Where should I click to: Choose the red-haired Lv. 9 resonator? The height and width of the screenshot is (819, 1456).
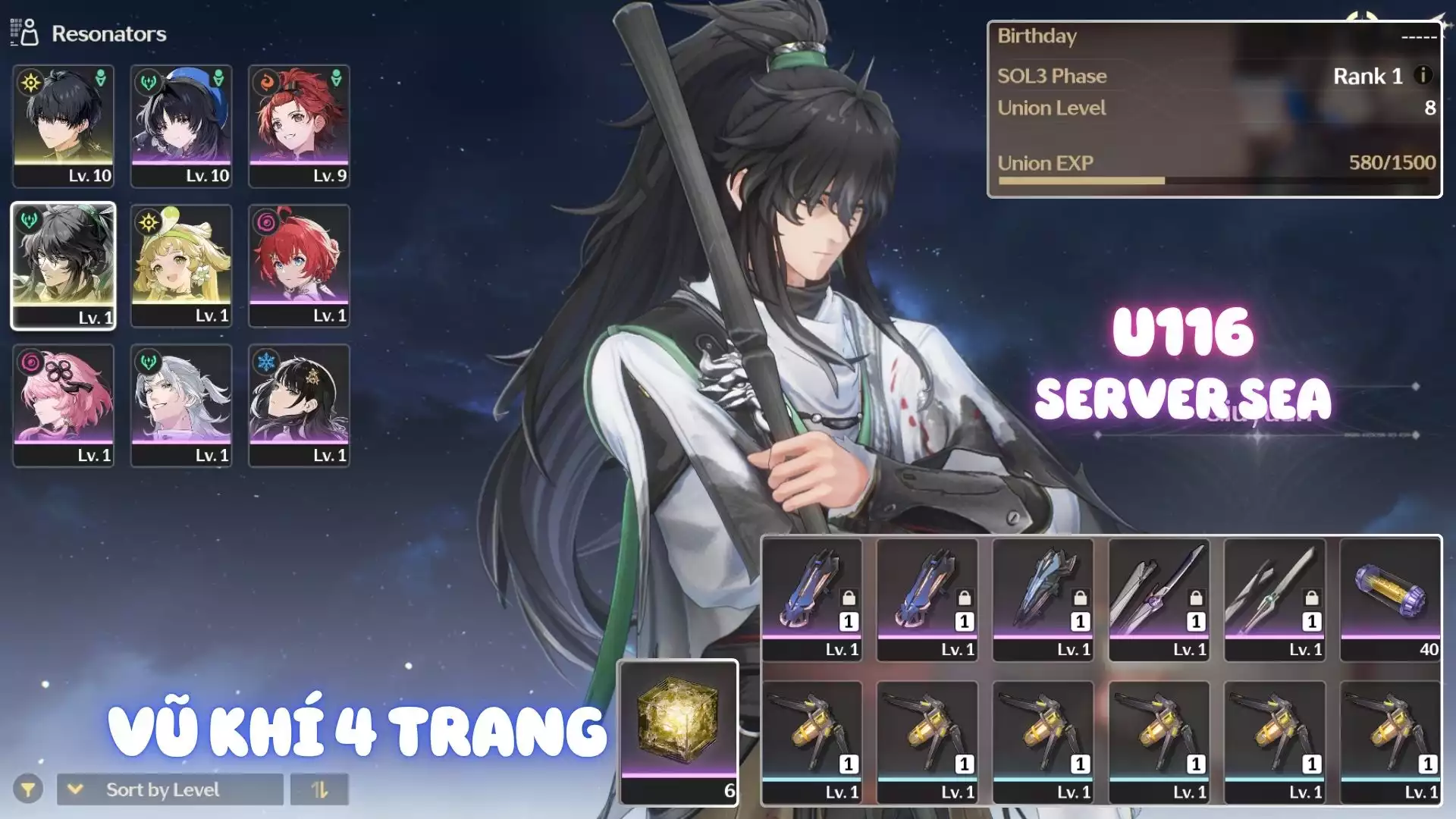(x=299, y=126)
